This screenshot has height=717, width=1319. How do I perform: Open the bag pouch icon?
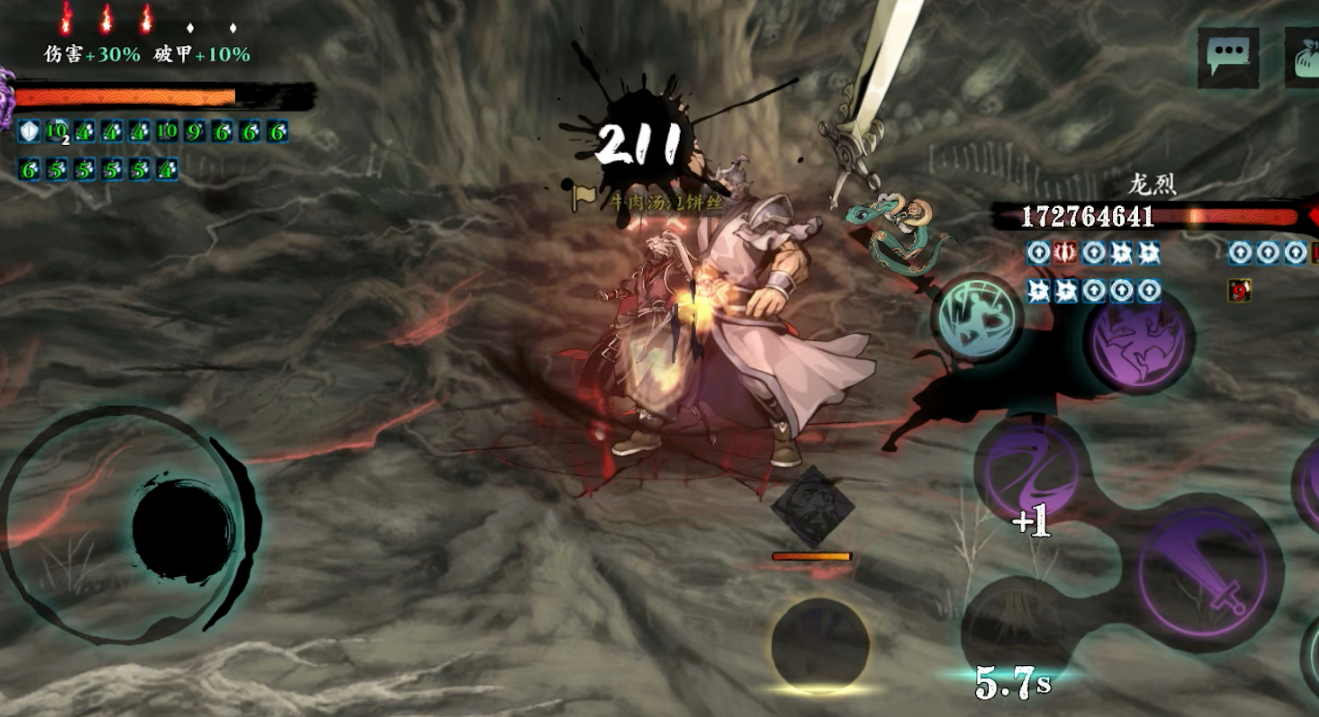pyautogui.click(x=1303, y=58)
